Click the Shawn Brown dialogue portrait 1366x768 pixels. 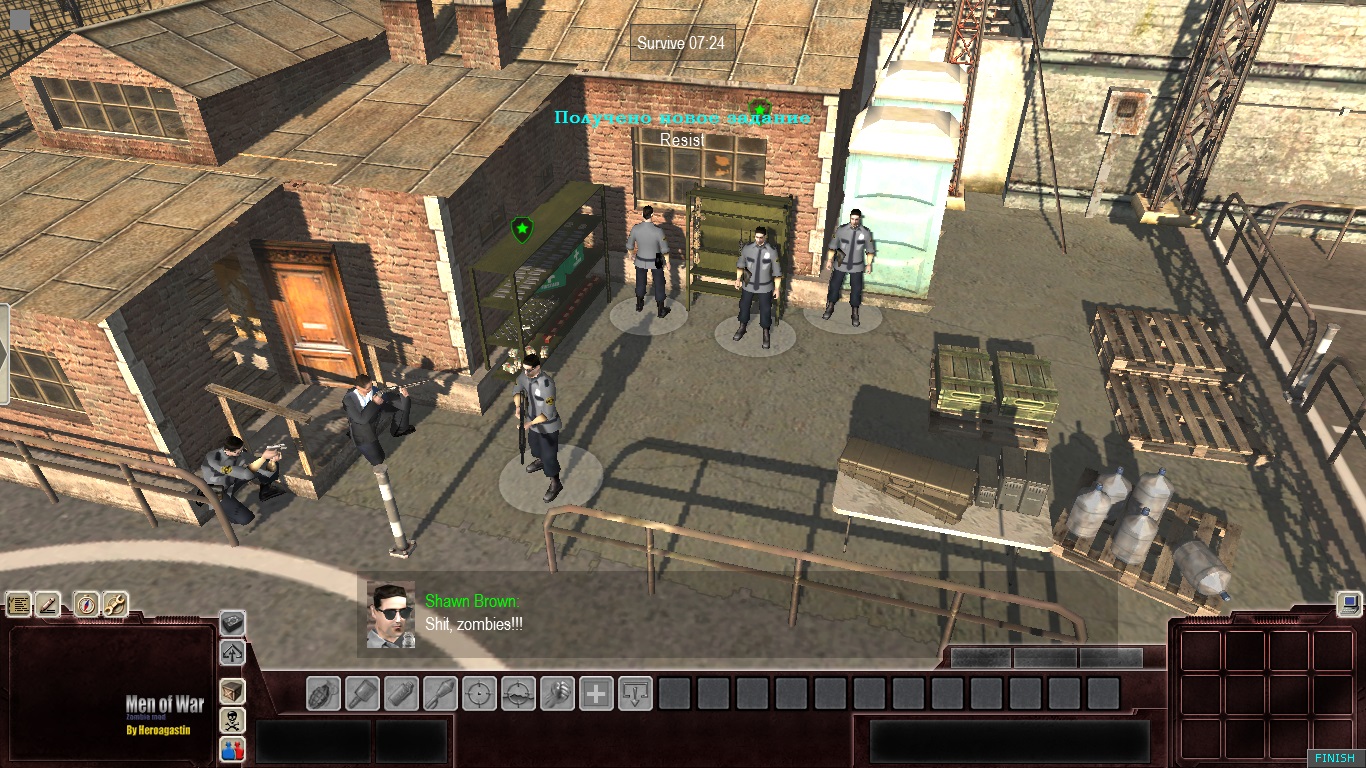[x=390, y=614]
